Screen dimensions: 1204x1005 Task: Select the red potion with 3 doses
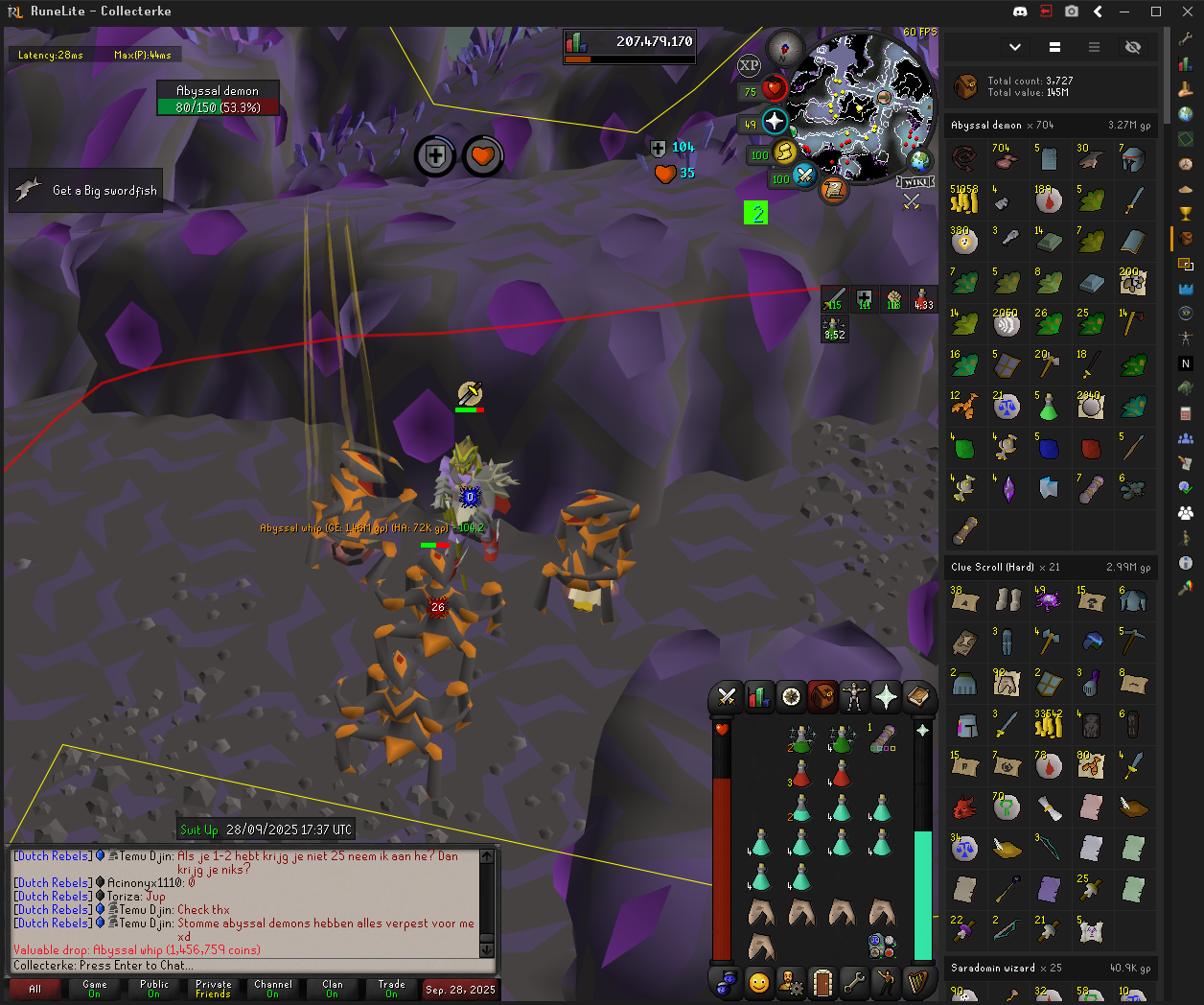click(800, 773)
